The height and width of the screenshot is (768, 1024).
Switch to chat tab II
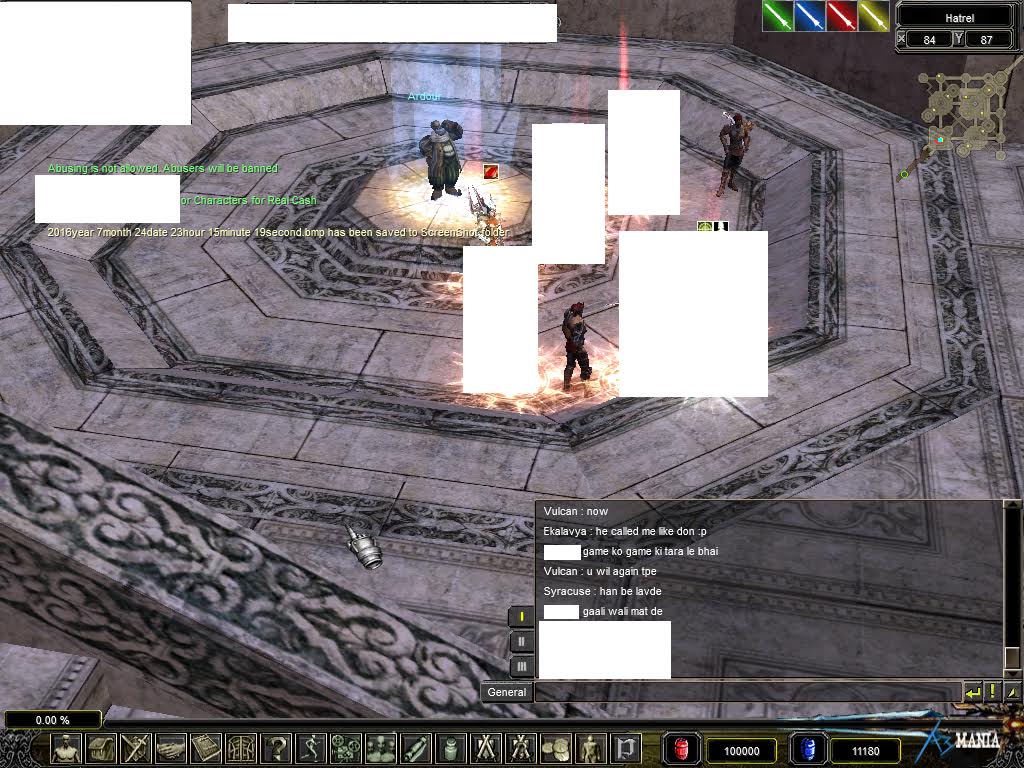[521, 642]
